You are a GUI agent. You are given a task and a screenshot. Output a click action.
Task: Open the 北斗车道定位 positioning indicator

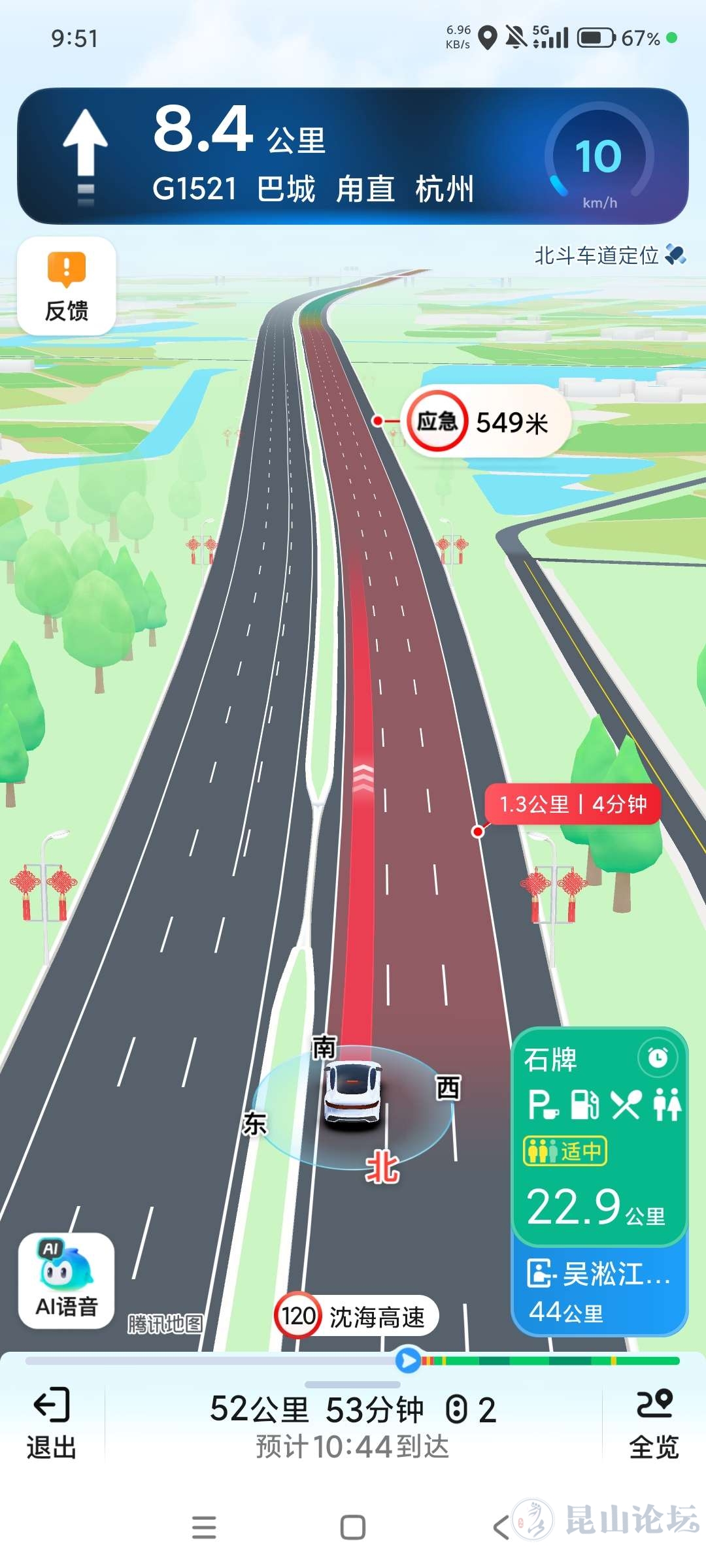[609, 255]
